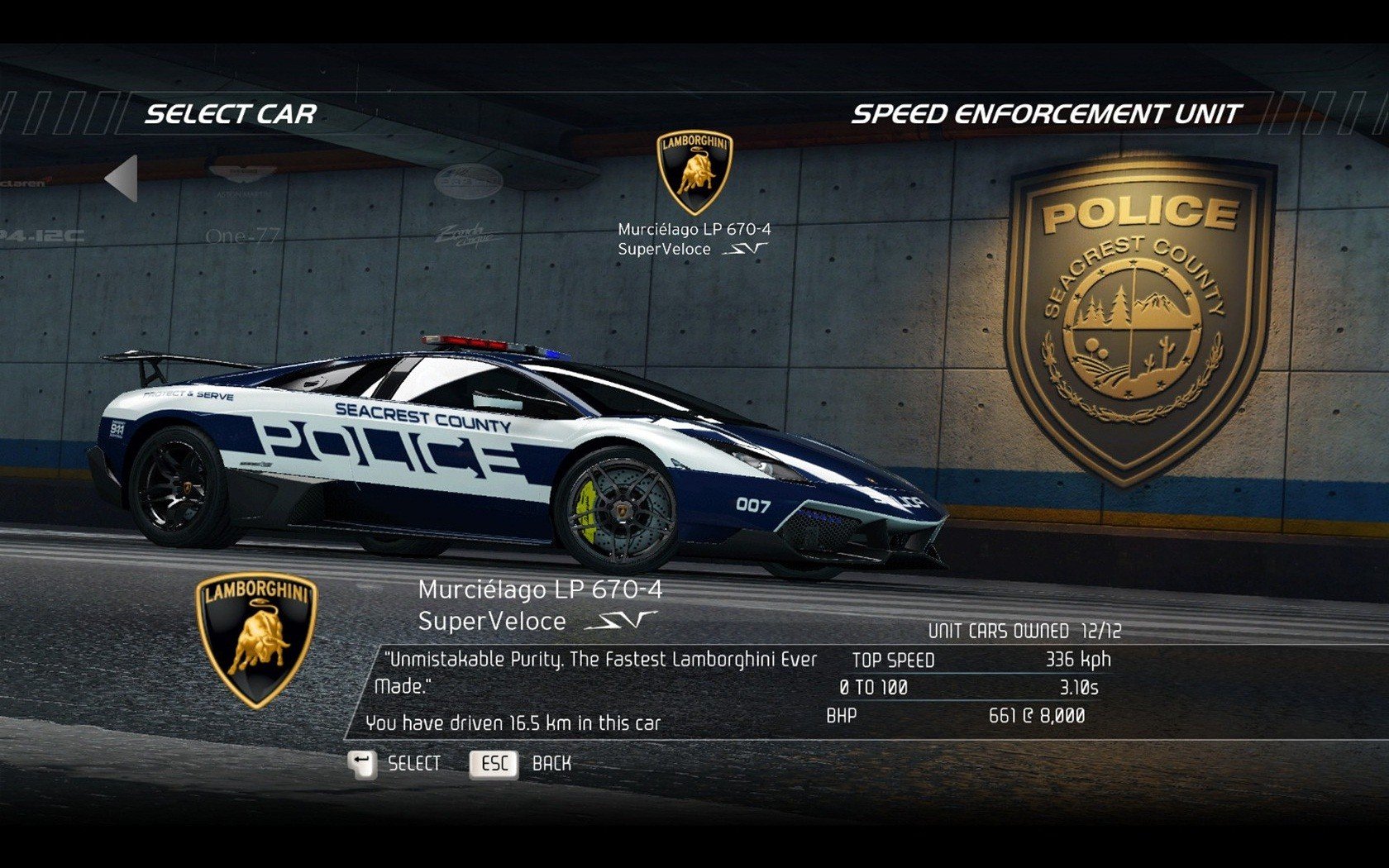Click the TOP SPEED 336 kph stat row
The height and width of the screenshot is (868, 1389).
pos(976,661)
